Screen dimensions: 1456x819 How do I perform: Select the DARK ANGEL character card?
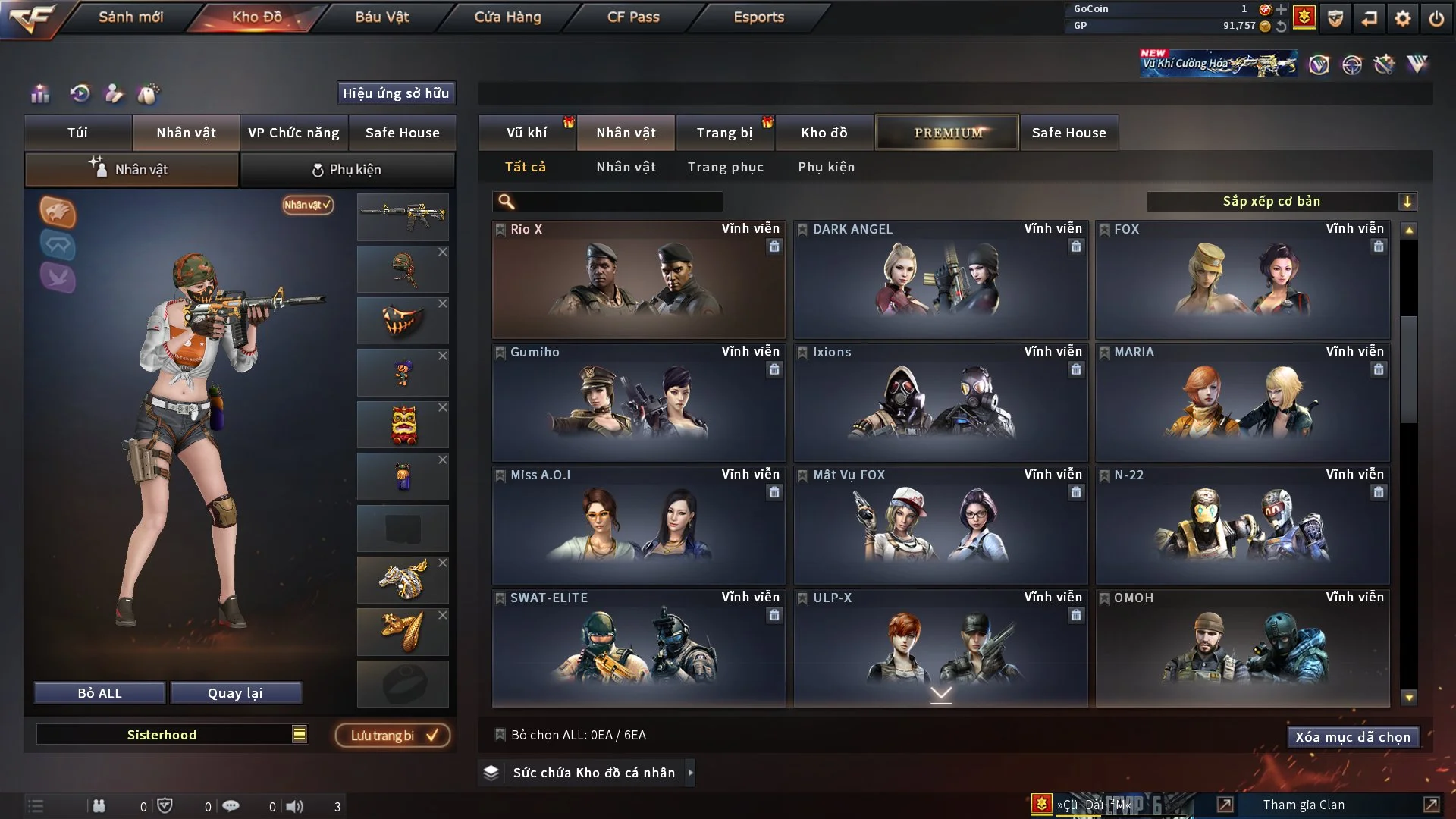pyautogui.click(x=940, y=281)
